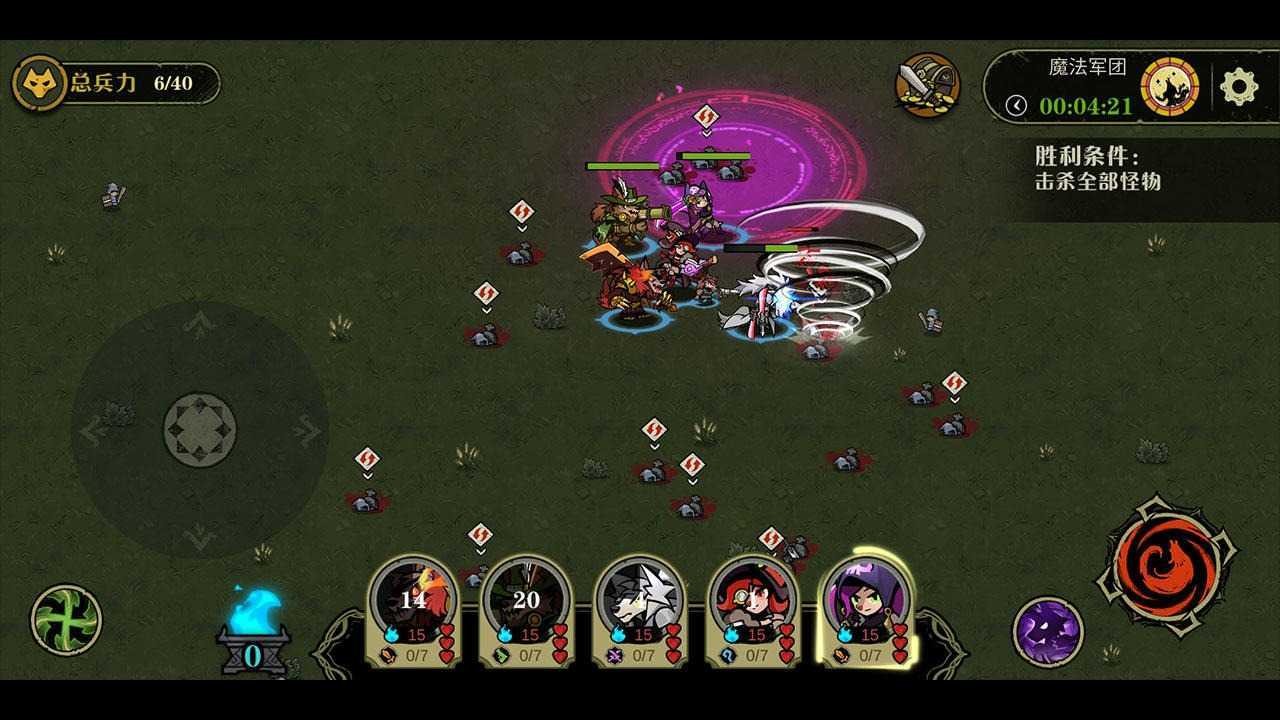Viewport: 1280px width, 720px height.
Task: Click the yellow 魔法军团 faction emblem
Action: (1168, 85)
